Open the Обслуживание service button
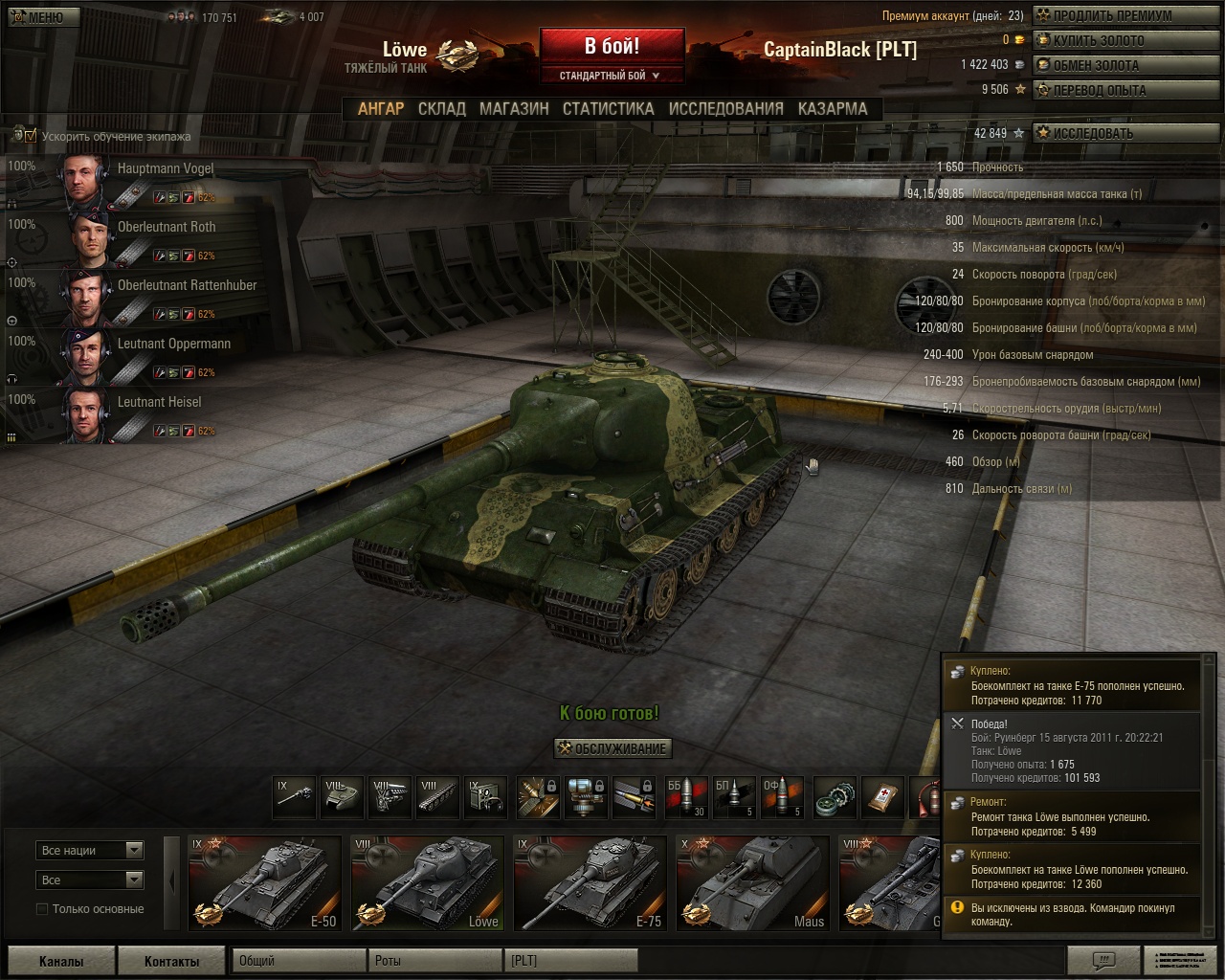The image size is (1225, 980). [612, 748]
